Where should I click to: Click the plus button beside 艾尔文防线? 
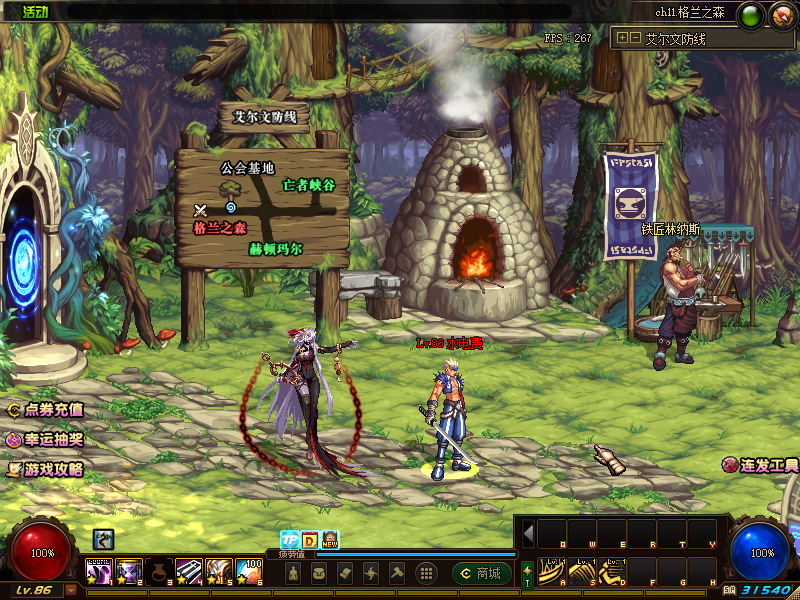622,39
